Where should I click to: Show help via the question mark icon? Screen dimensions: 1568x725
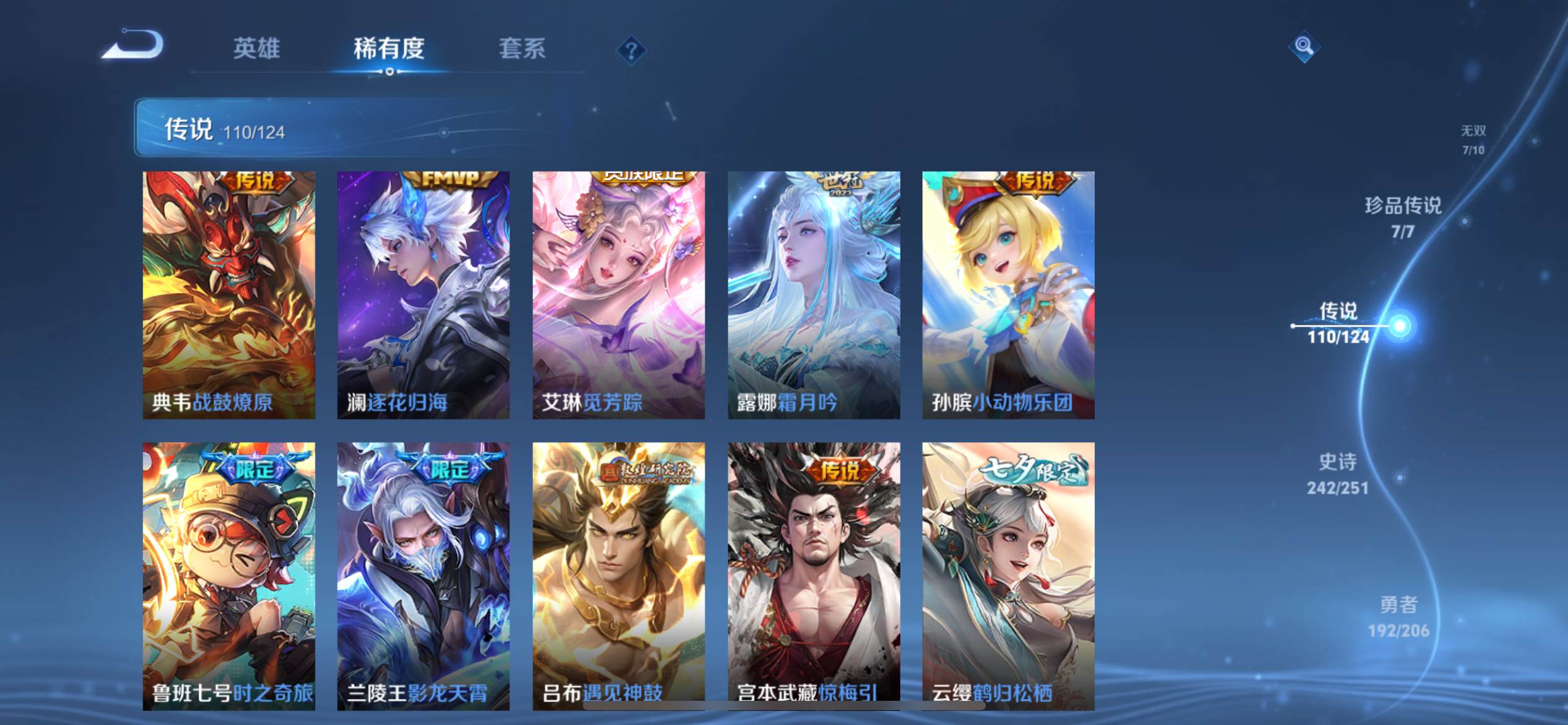631,50
